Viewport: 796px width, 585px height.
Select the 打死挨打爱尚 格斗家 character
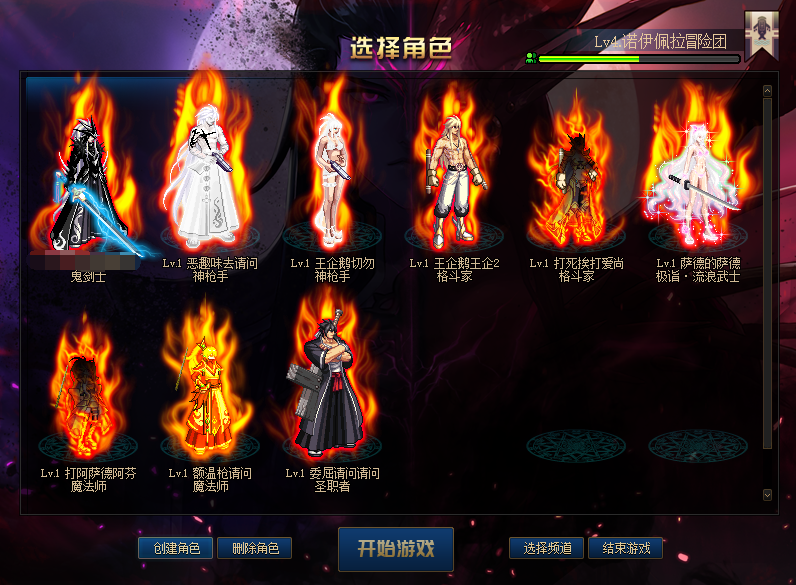coord(576,180)
